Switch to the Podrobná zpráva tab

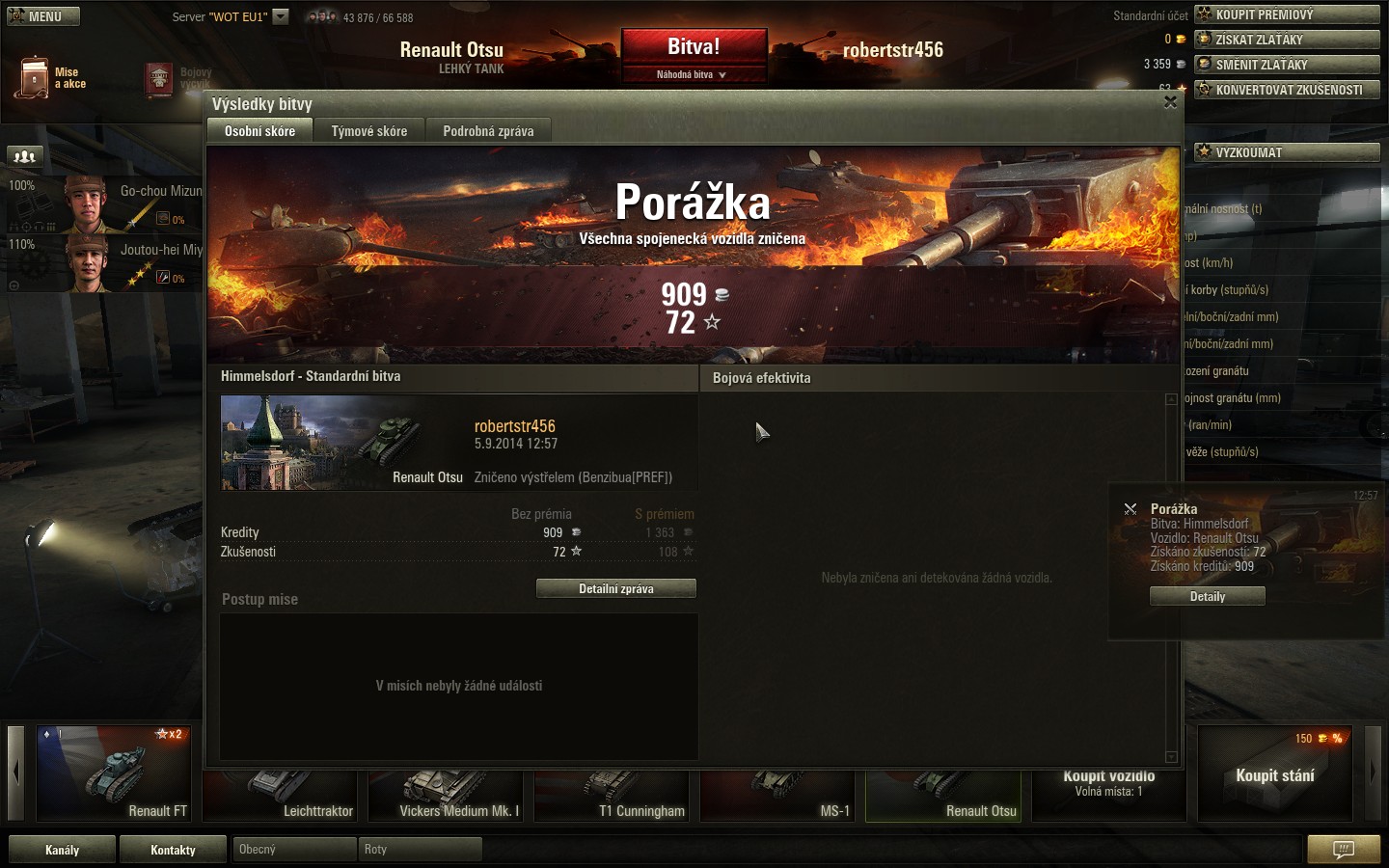pos(488,131)
